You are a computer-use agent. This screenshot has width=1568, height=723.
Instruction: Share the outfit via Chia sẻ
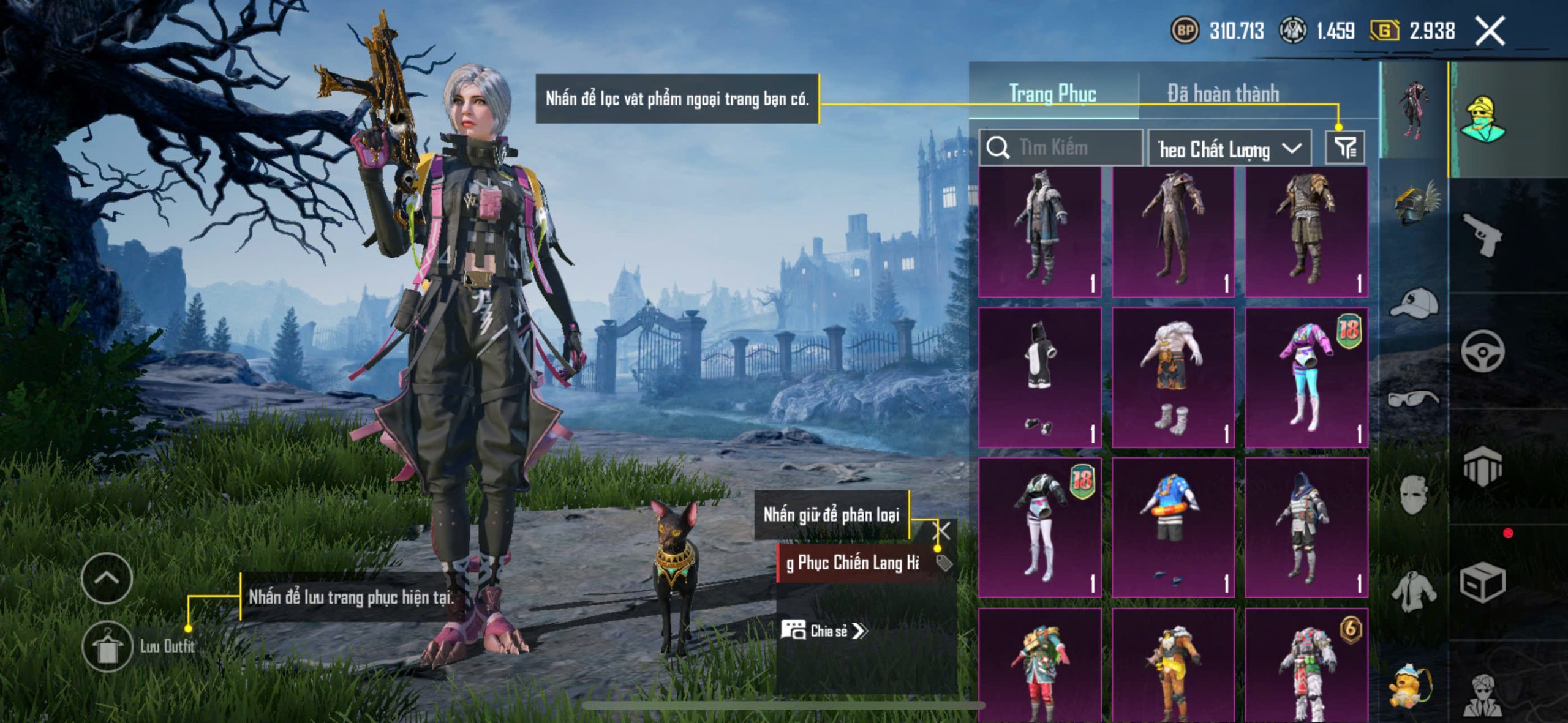[824, 631]
